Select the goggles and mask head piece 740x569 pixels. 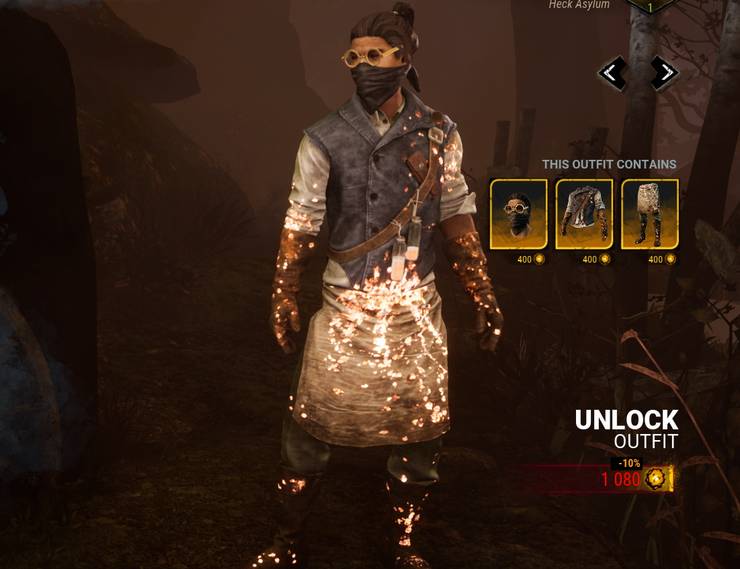[x=518, y=214]
